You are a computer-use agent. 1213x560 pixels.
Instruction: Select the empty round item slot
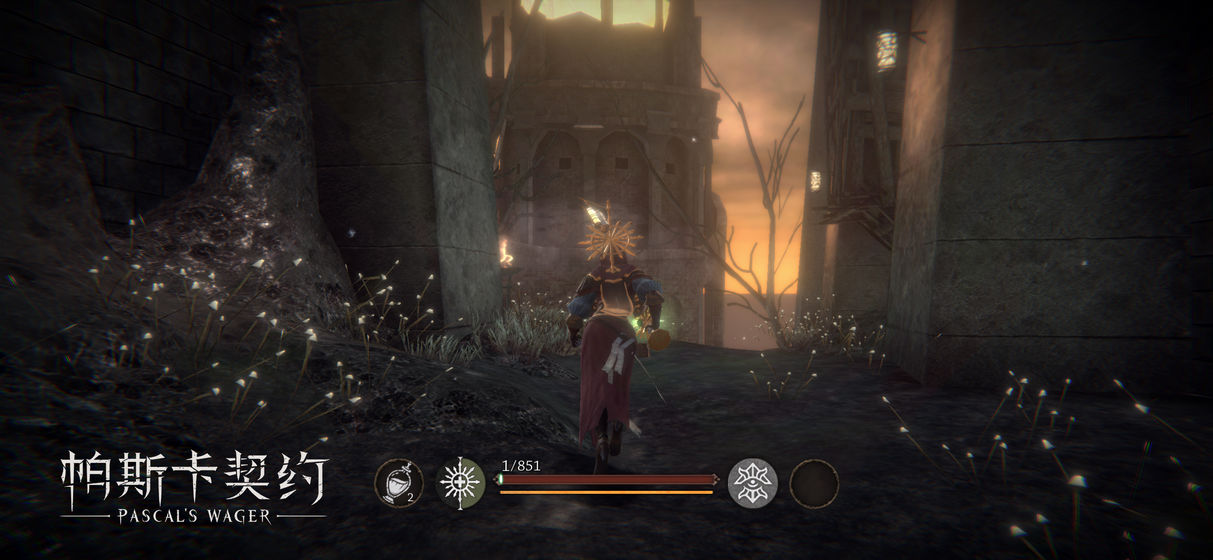[814, 484]
